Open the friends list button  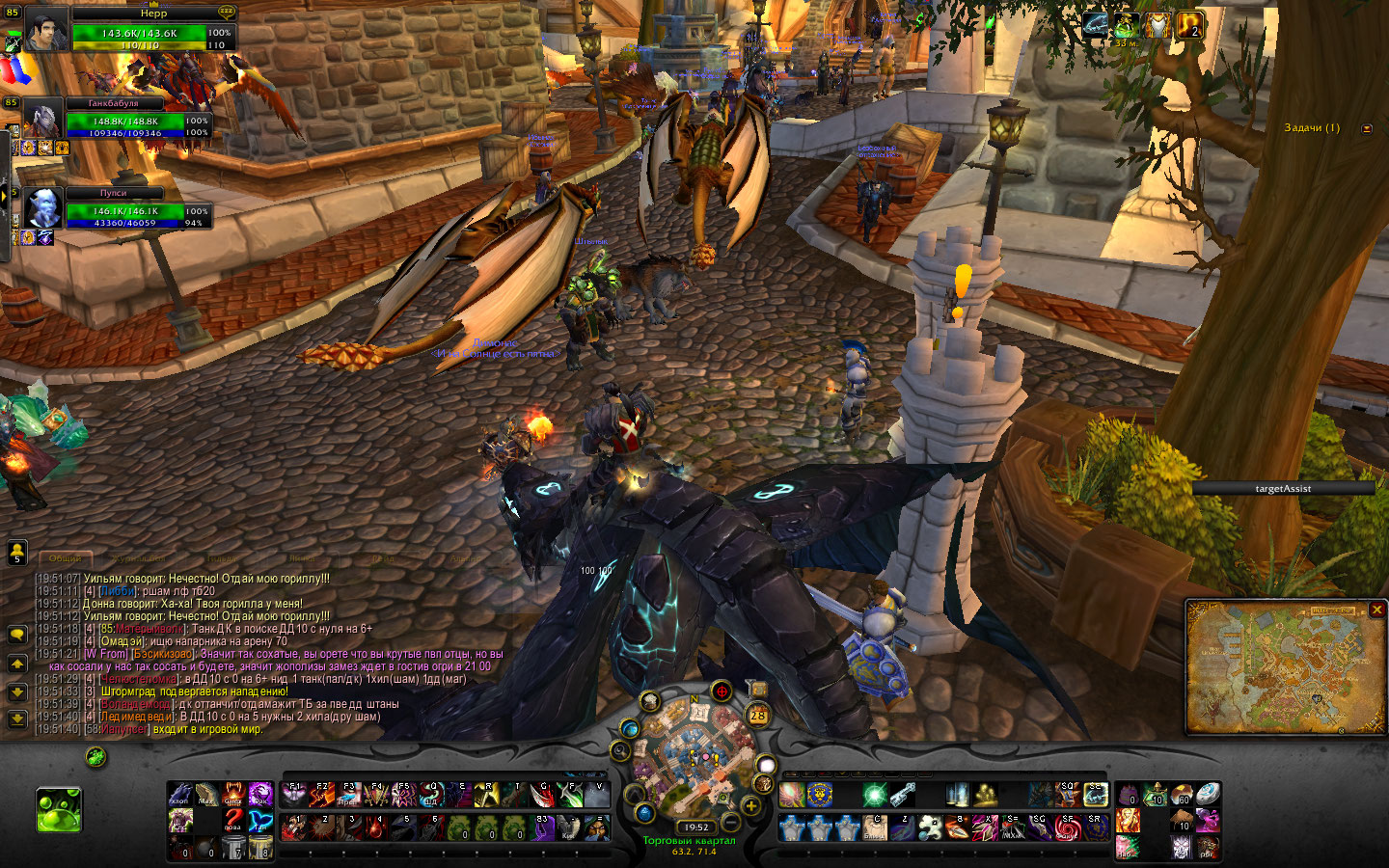[17, 552]
